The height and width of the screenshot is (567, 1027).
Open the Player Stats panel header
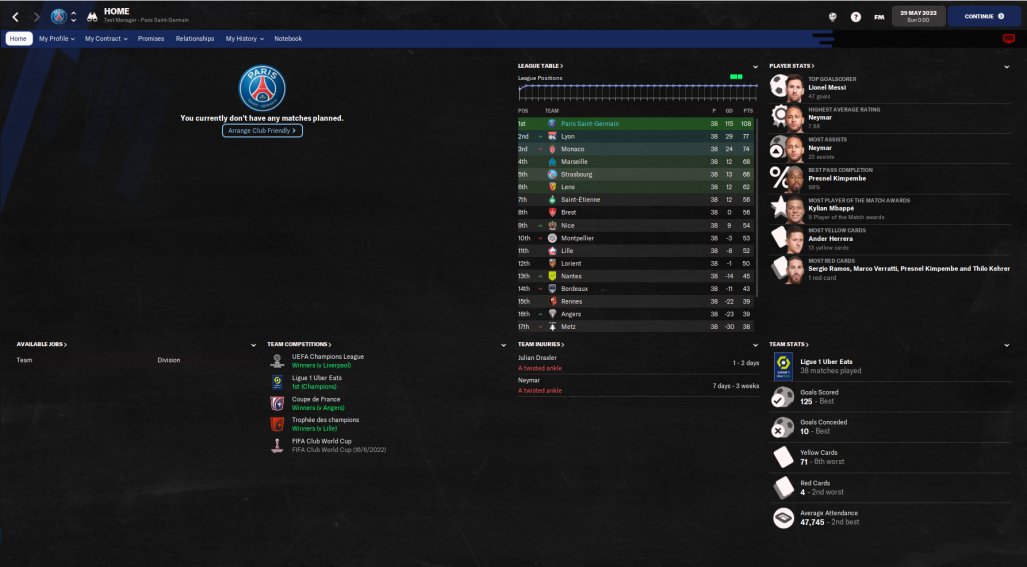click(791, 66)
